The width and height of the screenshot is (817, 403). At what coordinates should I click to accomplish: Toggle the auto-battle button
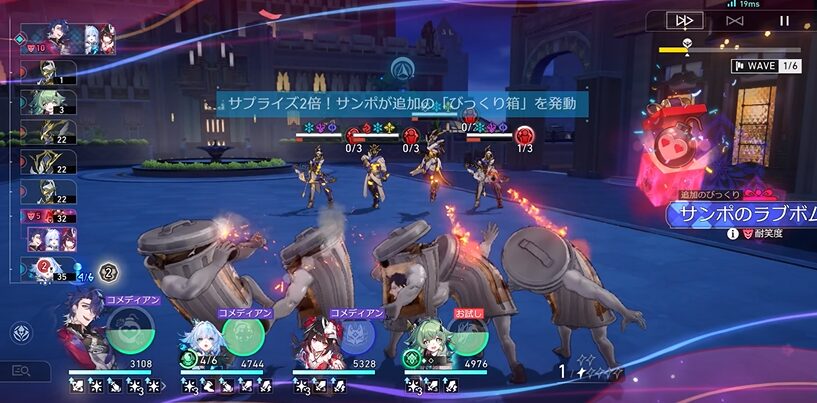[x=735, y=20]
